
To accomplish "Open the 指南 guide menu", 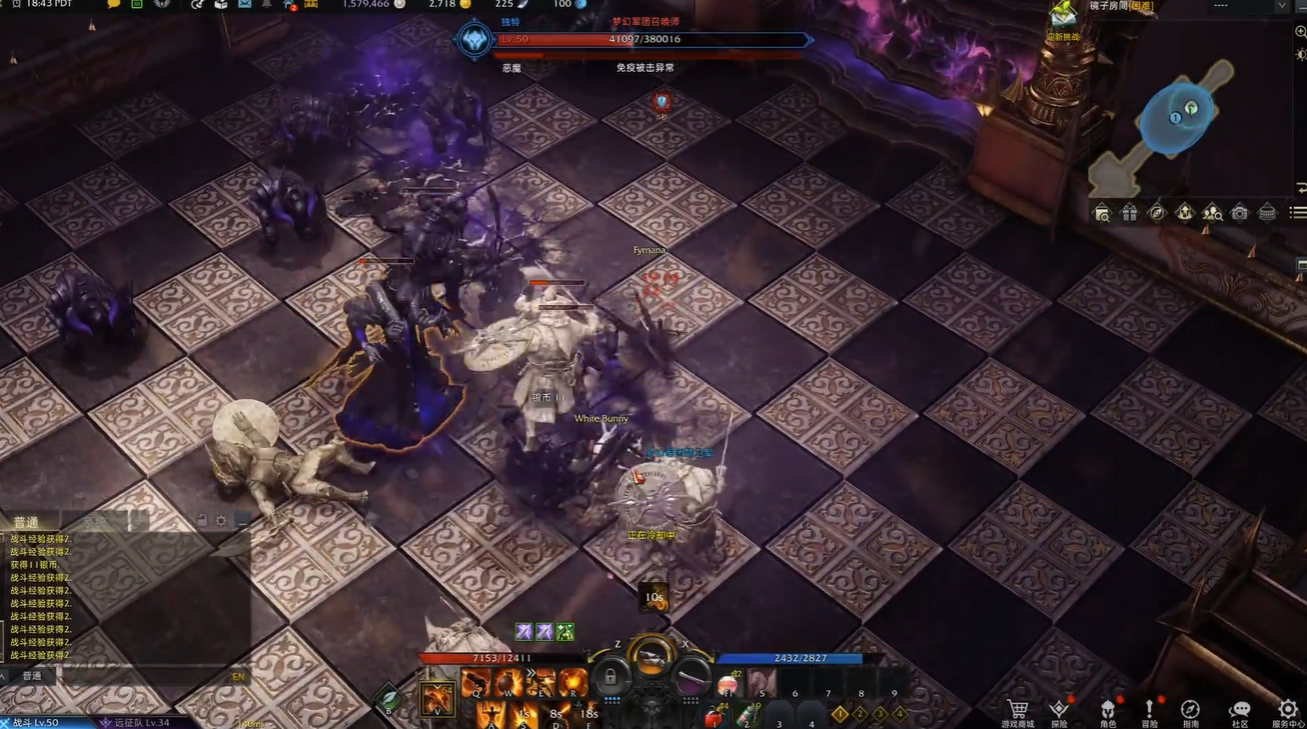I will pyautogui.click(x=1190, y=710).
